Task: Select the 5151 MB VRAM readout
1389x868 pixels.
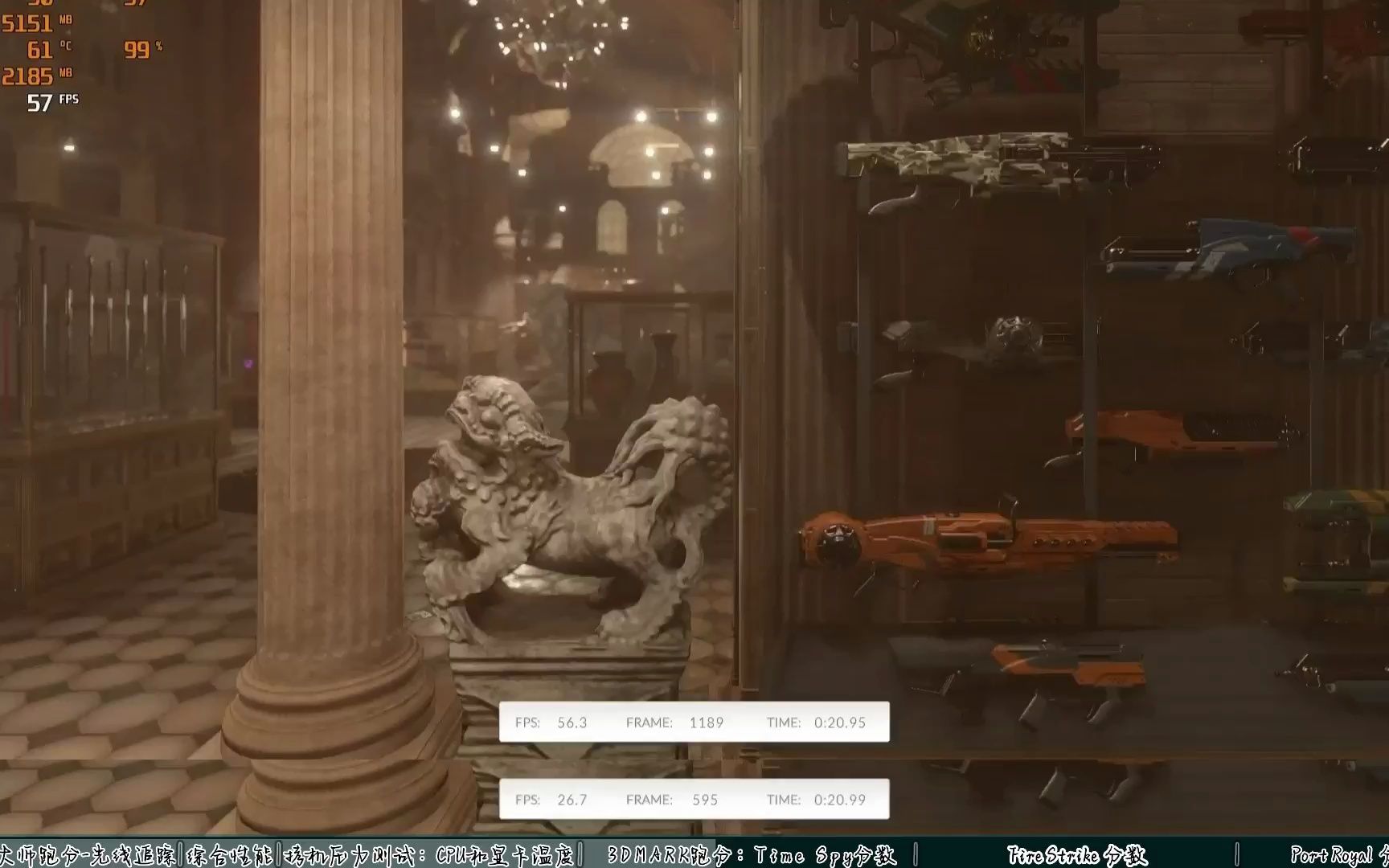Action: click(36, 25)
